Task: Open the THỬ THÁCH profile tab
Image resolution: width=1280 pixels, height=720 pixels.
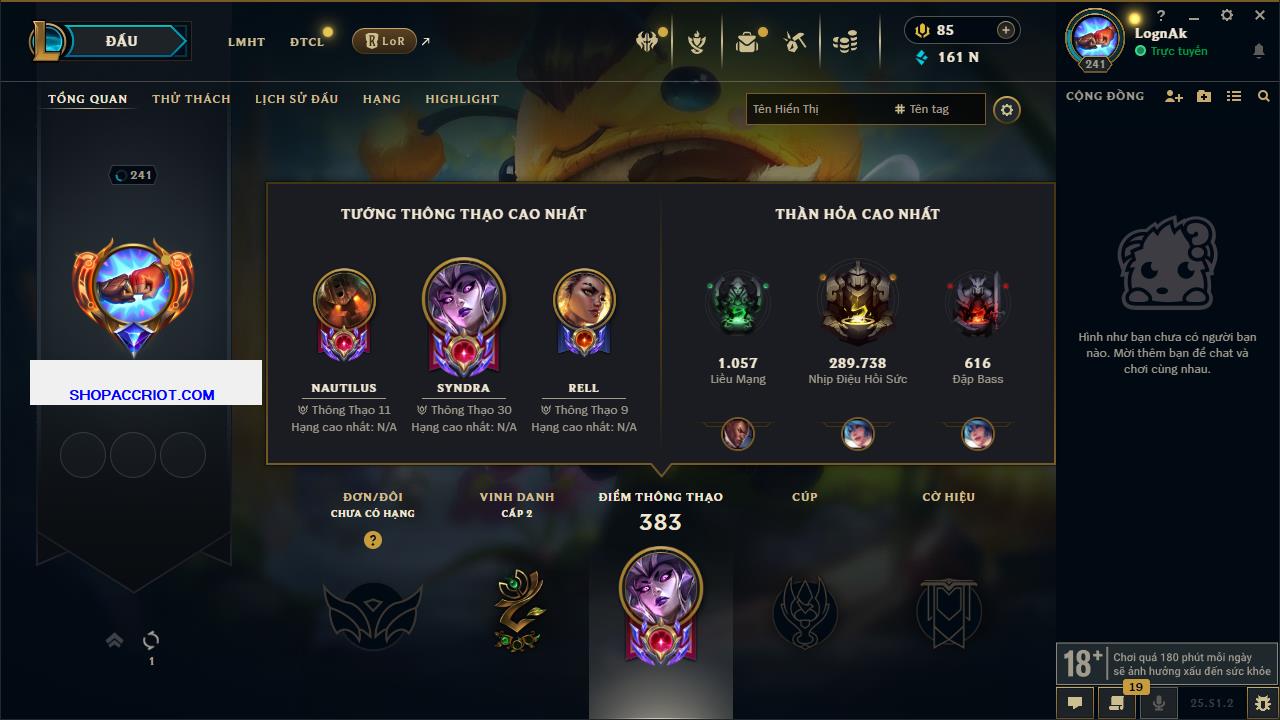Action: coord(191,99)
